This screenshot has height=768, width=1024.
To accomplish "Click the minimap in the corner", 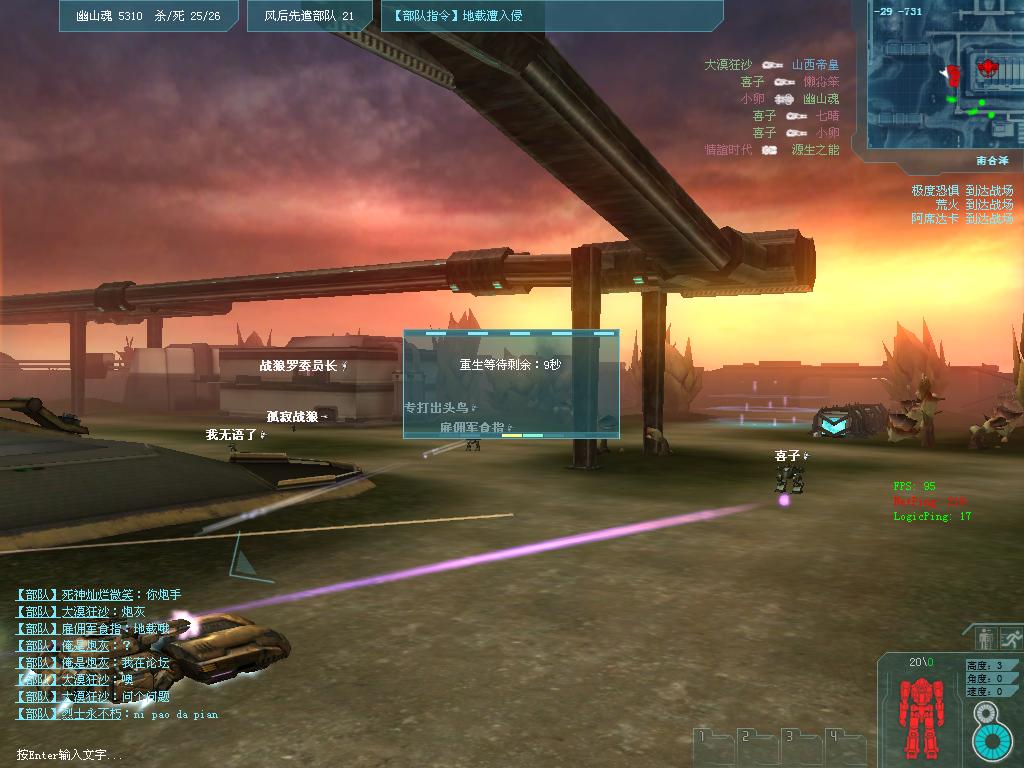I will coord(940,78).
